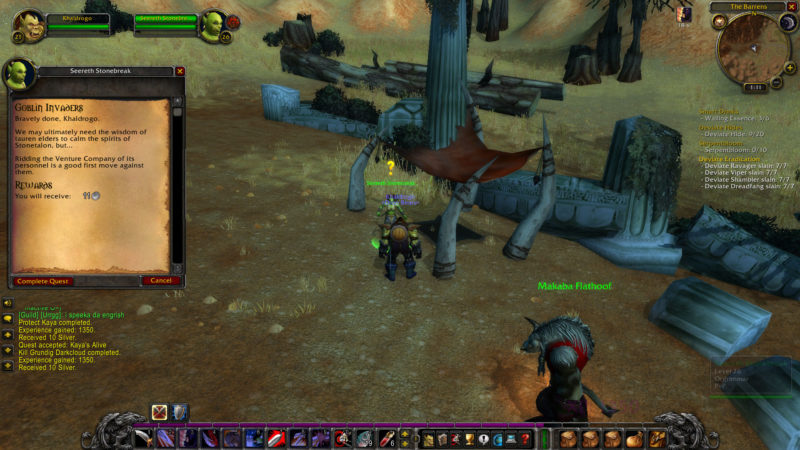Select the Khaldrogo player portrait

point(29,25)
